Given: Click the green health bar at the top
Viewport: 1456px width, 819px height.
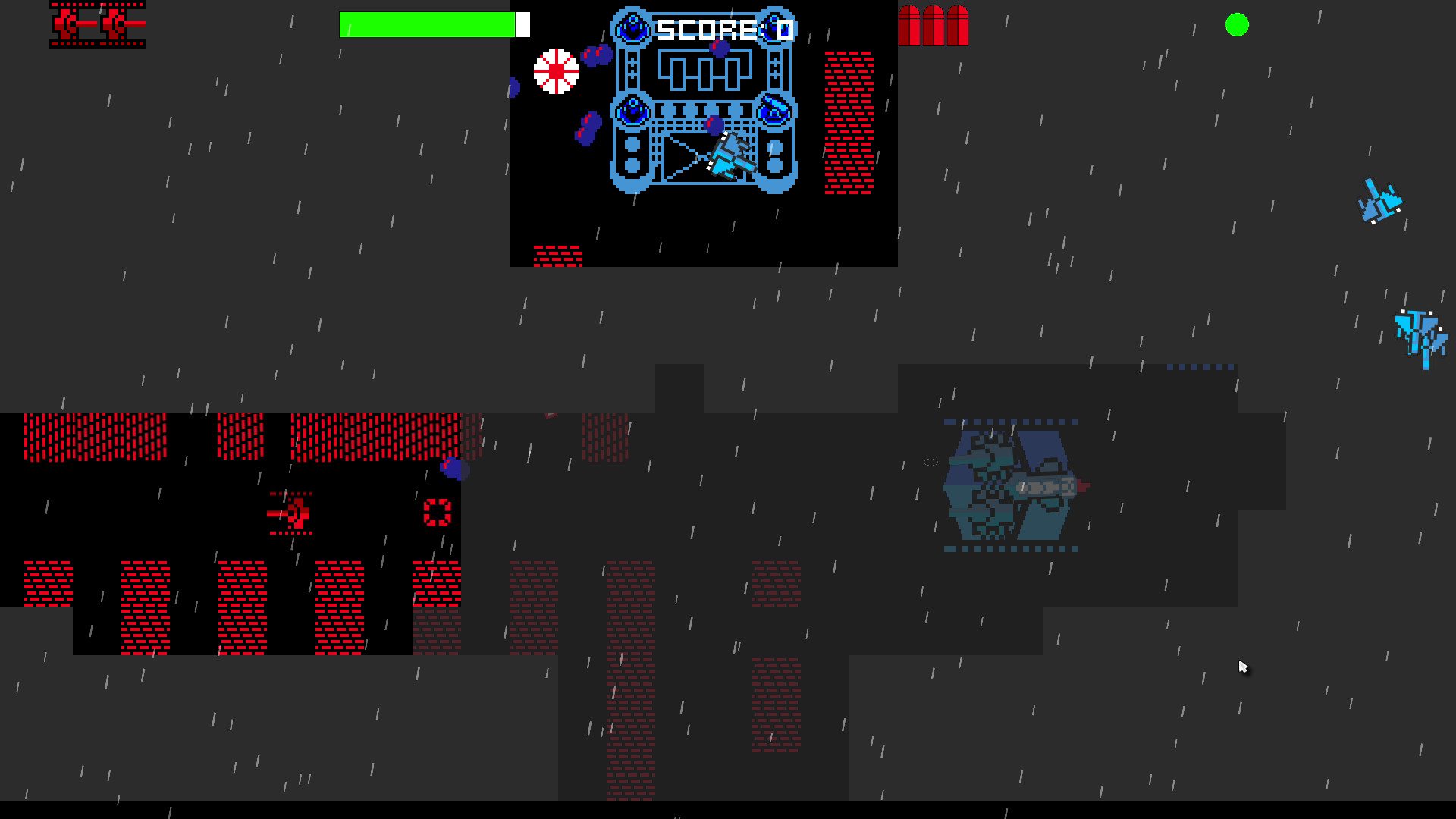Looking at the screenshot, I should click(428, 24).
